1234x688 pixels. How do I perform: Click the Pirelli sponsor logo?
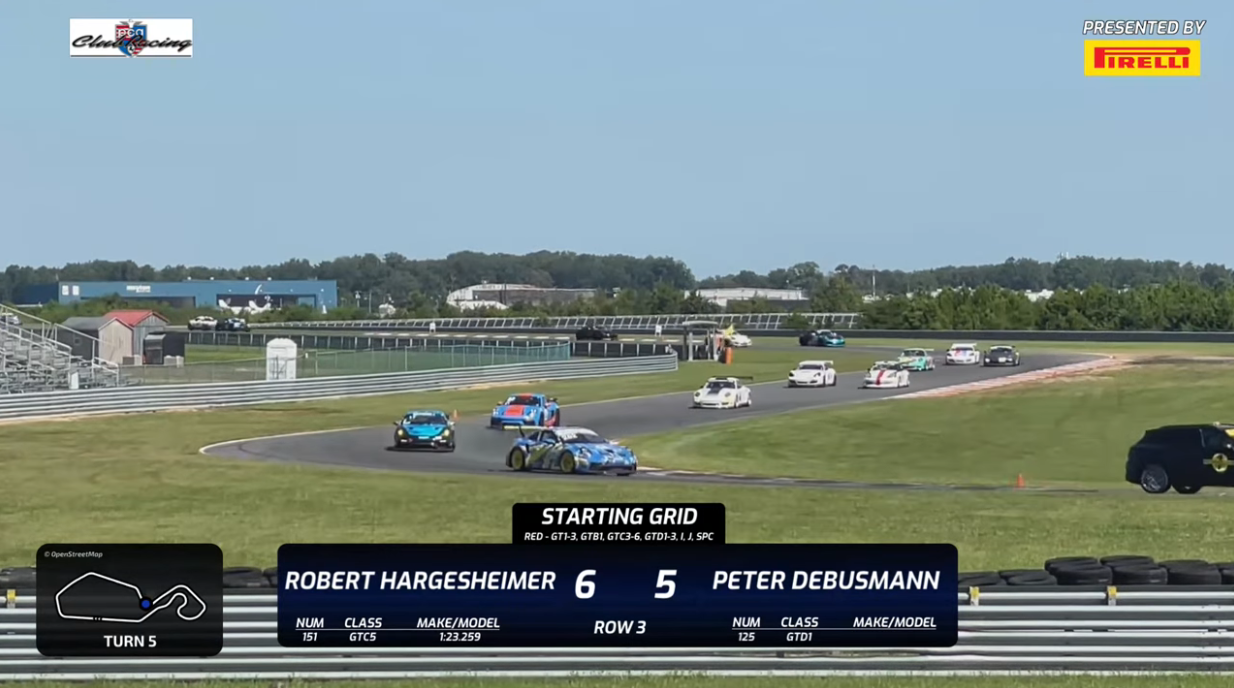point(1141,58)
